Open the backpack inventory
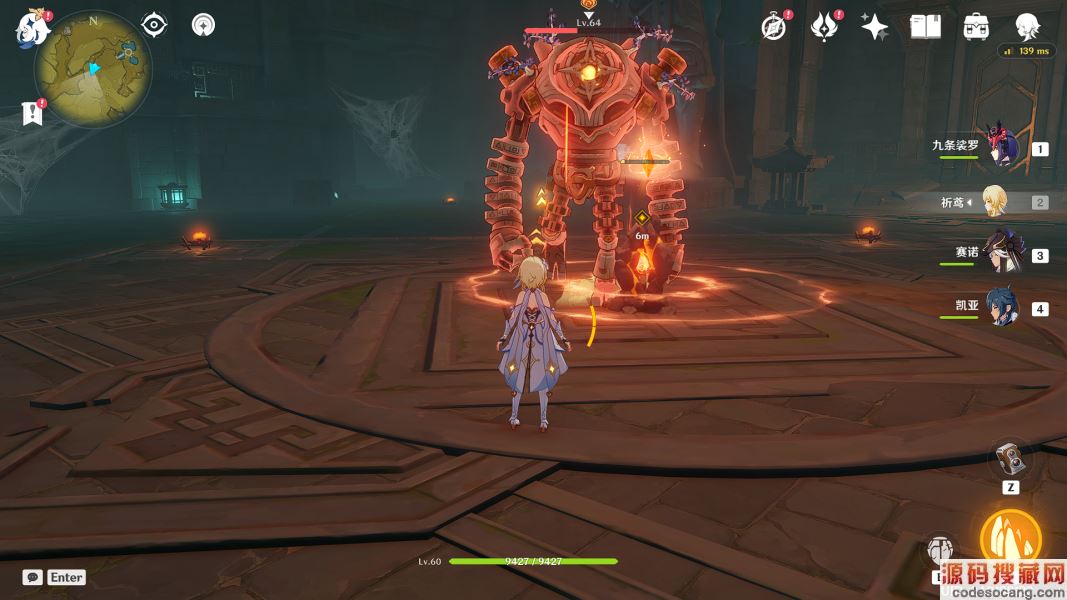Viewport: 1067px width, 600px height. (977, 27)
